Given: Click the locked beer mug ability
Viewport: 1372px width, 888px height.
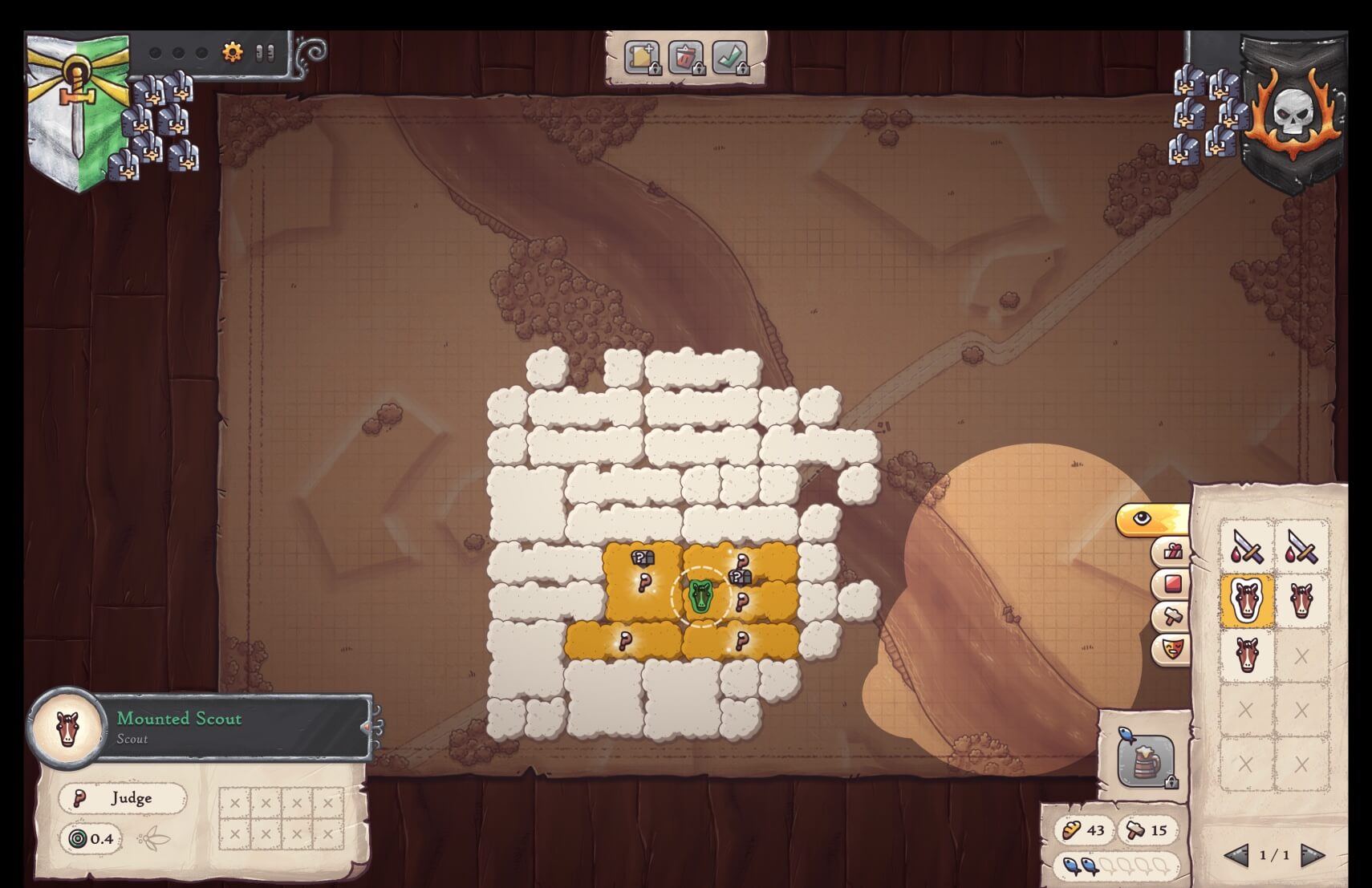Looking at the screenshot, I should pyautogui.click(x=1145, y=760).
